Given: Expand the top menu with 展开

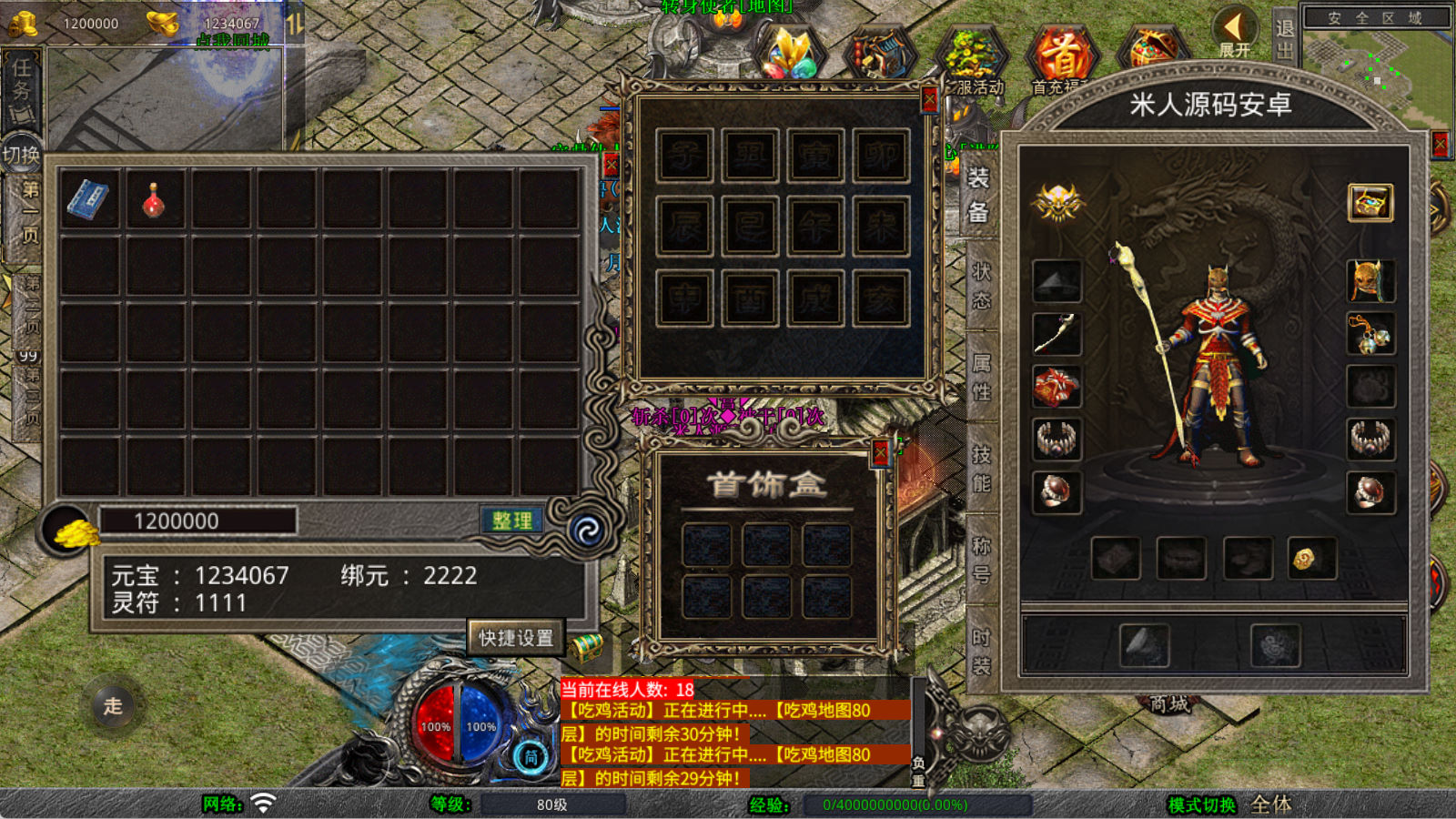Looking at the screenshot, I should [x=1235, y=35].
